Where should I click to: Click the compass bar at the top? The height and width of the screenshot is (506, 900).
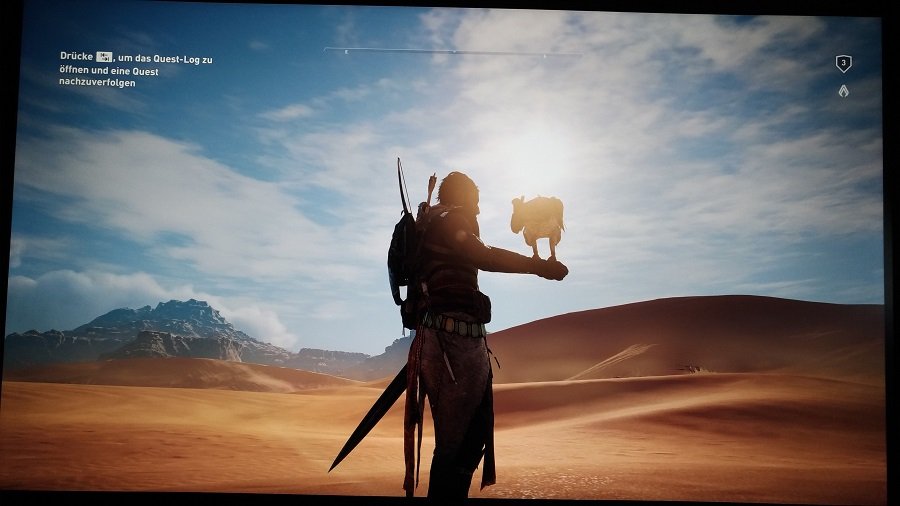[452, 51]
